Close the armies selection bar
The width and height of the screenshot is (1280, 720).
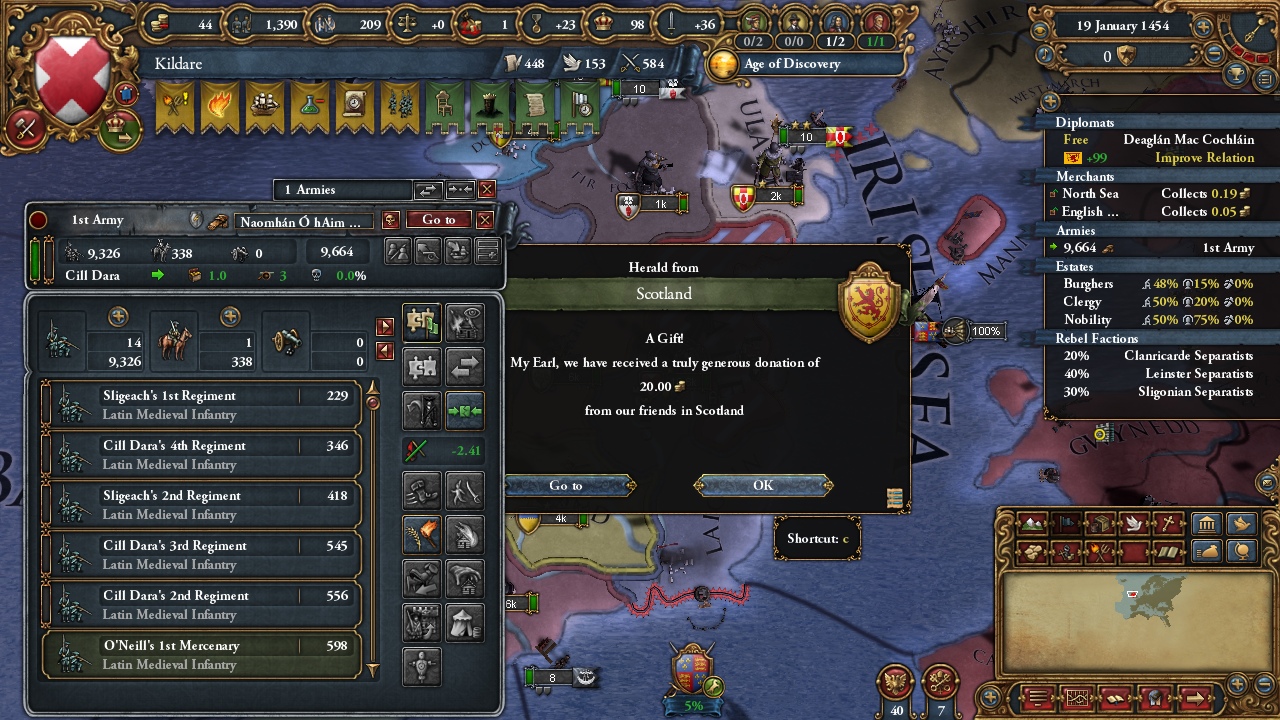487,189
